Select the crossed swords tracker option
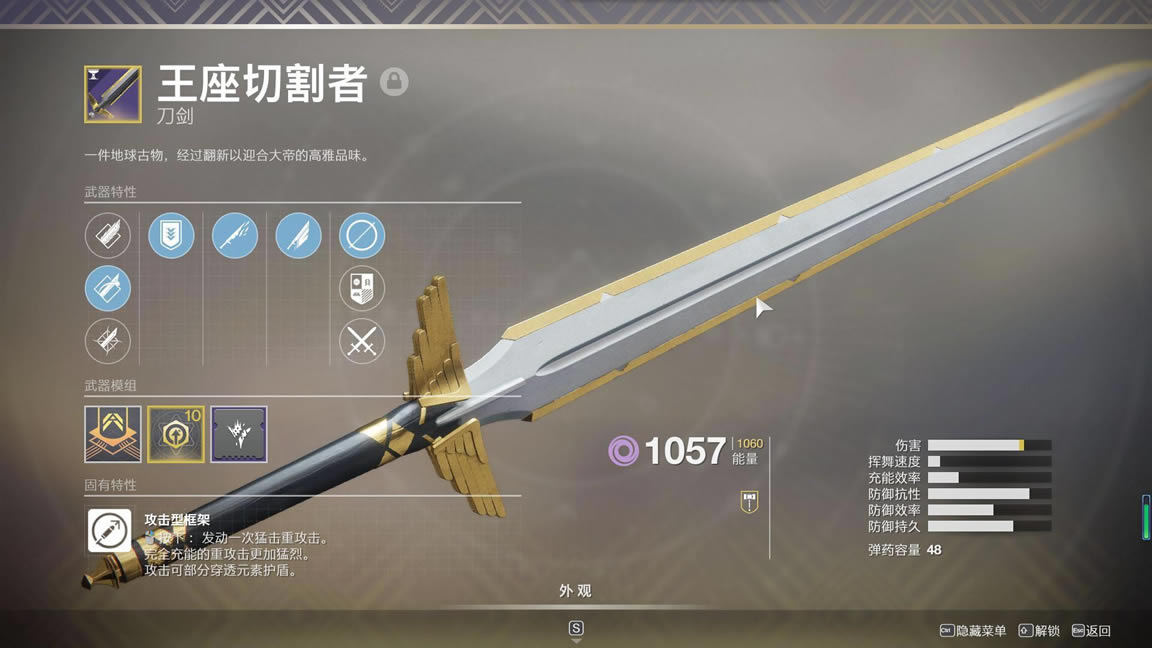This screenshot has width=1152, height=648. click(362, 341)
